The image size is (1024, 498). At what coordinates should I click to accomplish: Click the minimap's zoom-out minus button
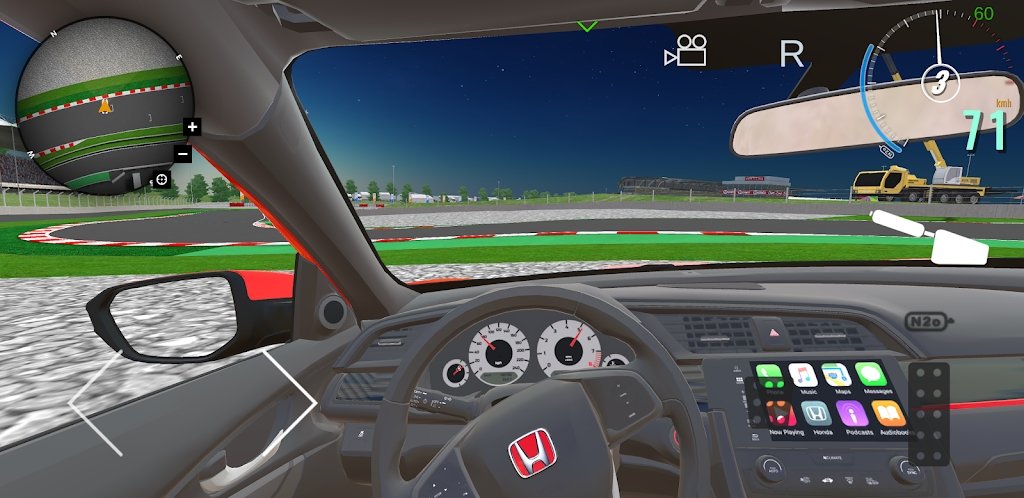tap(183, 154)
